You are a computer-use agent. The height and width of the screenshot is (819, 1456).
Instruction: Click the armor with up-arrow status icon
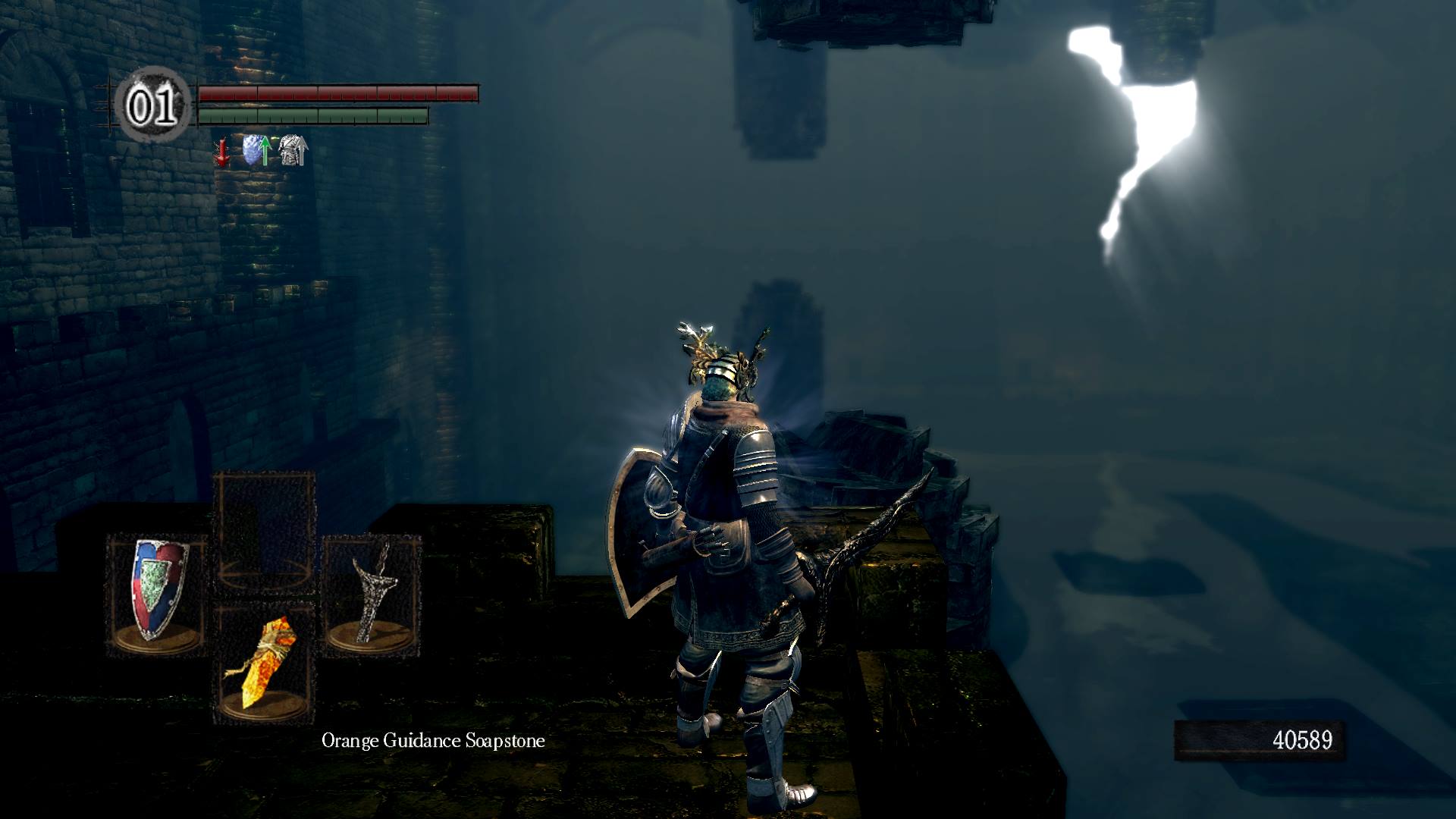click(x=293, y=150)
